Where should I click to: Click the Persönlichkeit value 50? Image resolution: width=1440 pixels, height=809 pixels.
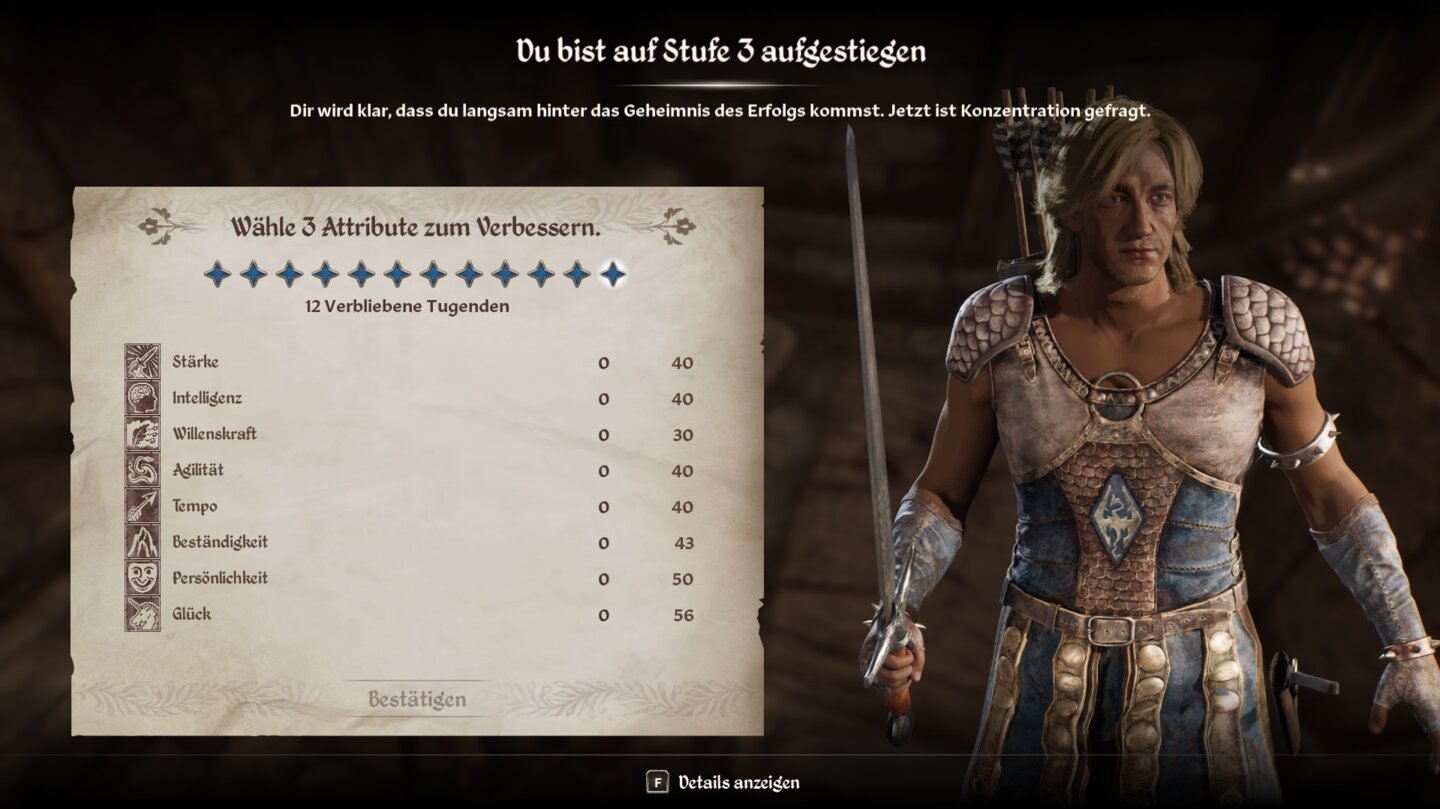click(x=683, y=578)
